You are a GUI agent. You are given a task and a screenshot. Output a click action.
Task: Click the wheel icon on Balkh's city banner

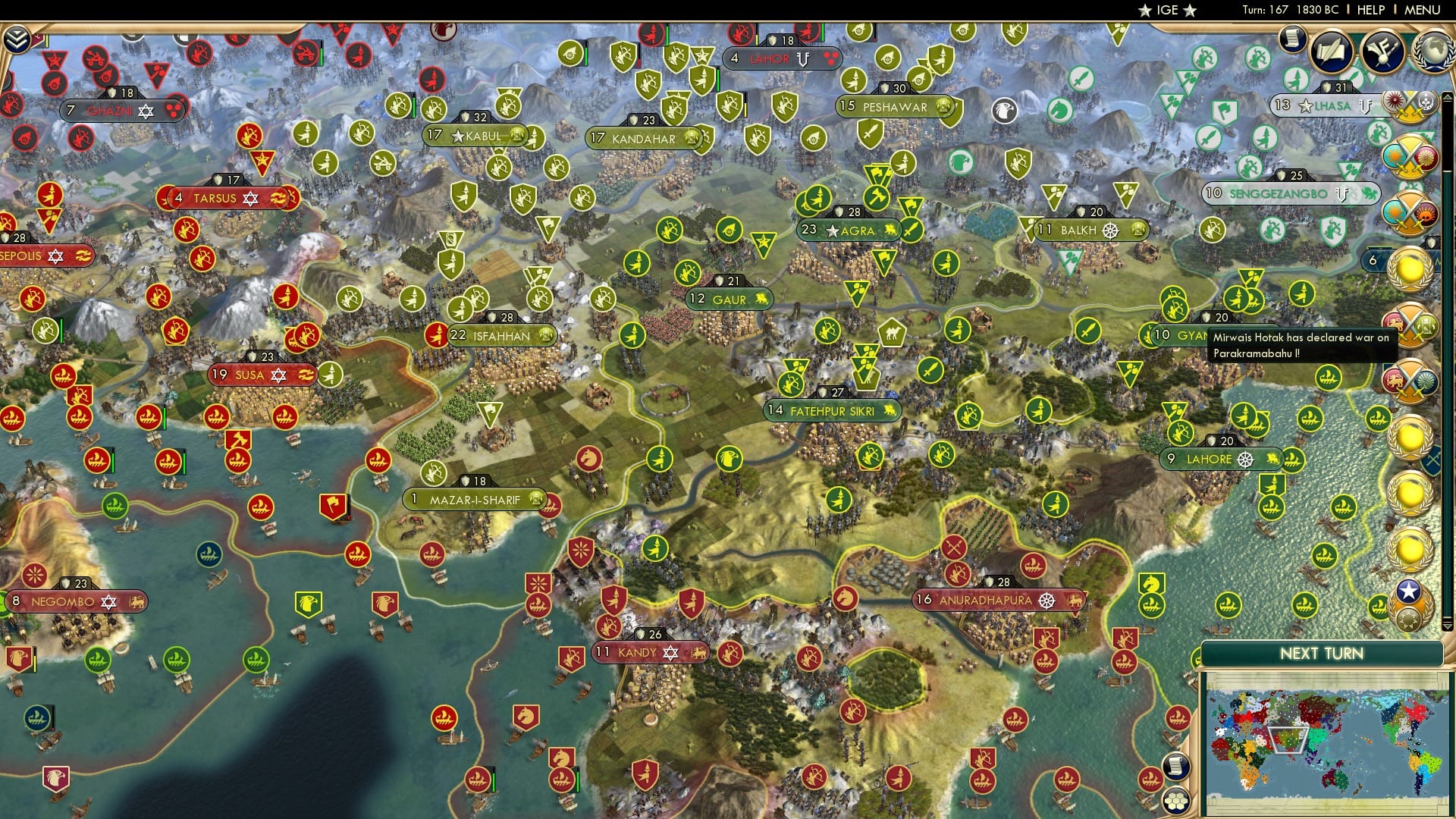click(1109, 229)
